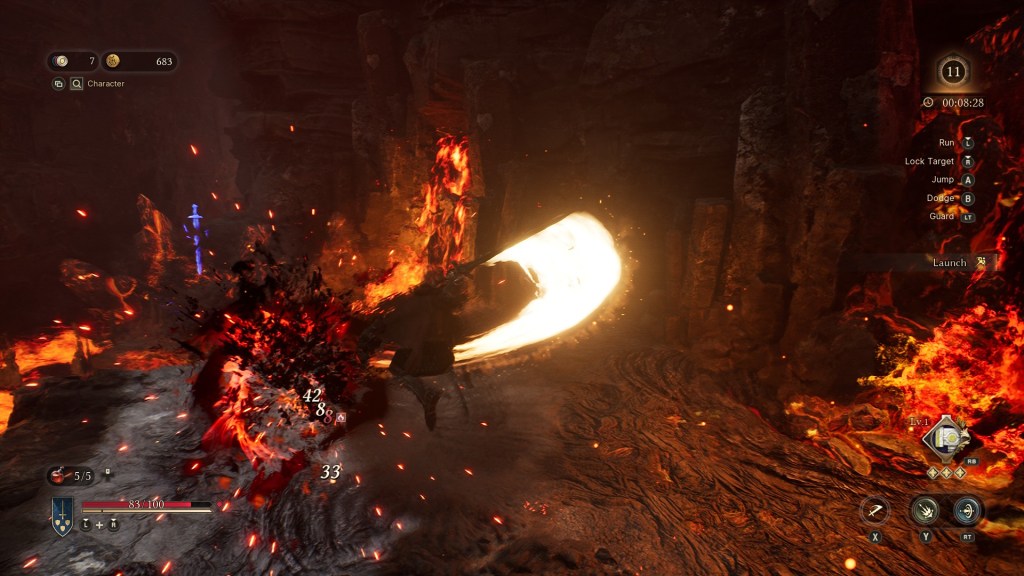Activate the bow shot skill icon

point(966,510)
